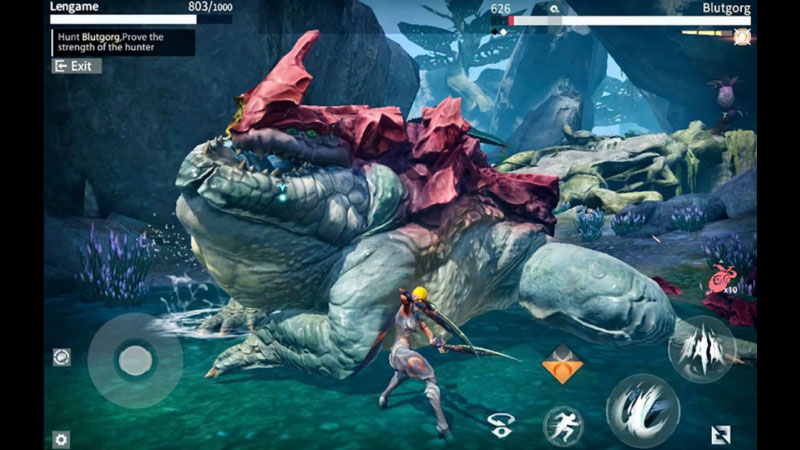Viewport: 800px width, 450px height.
Task: Activate the orange triangle weapon skill
Action: (x=562, y=365)
